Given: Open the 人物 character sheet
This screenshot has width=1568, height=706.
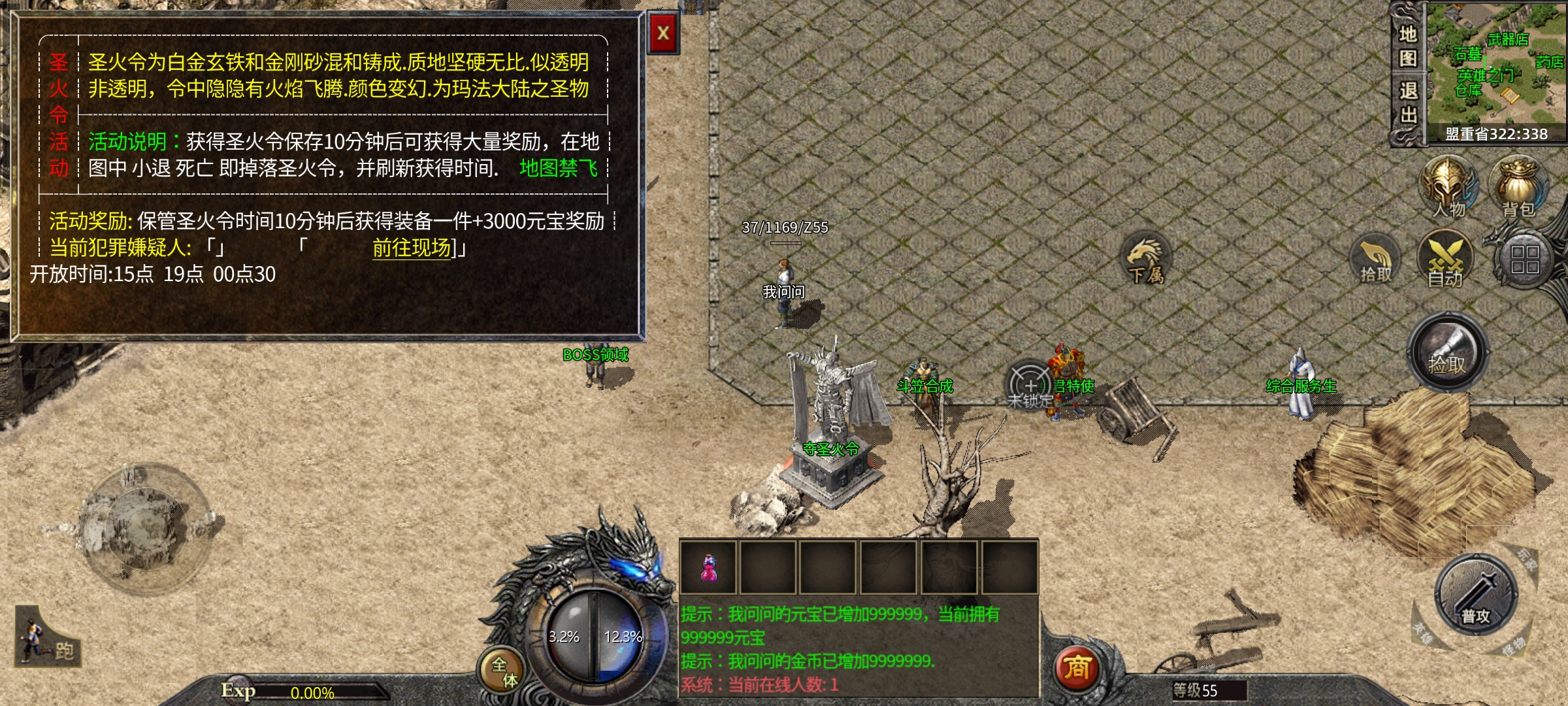Looking at the screenshot, I should click(1448, 186).
